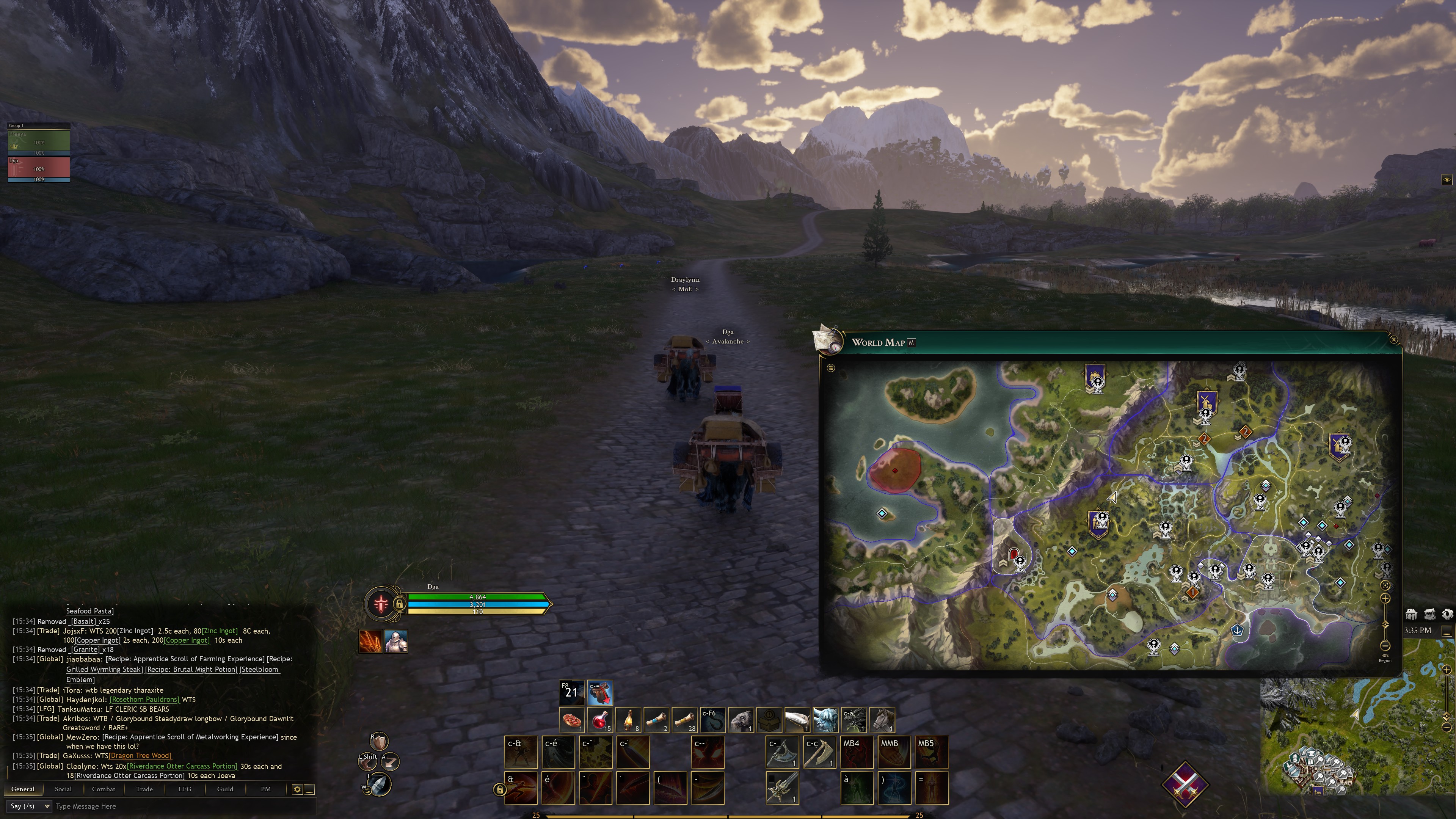Use the red health potion slot

coord(600,720)
